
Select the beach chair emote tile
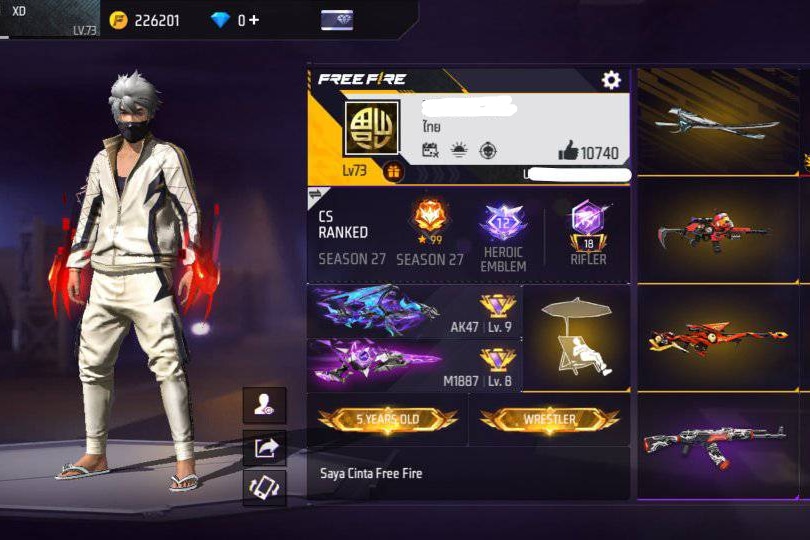(577, 338)
